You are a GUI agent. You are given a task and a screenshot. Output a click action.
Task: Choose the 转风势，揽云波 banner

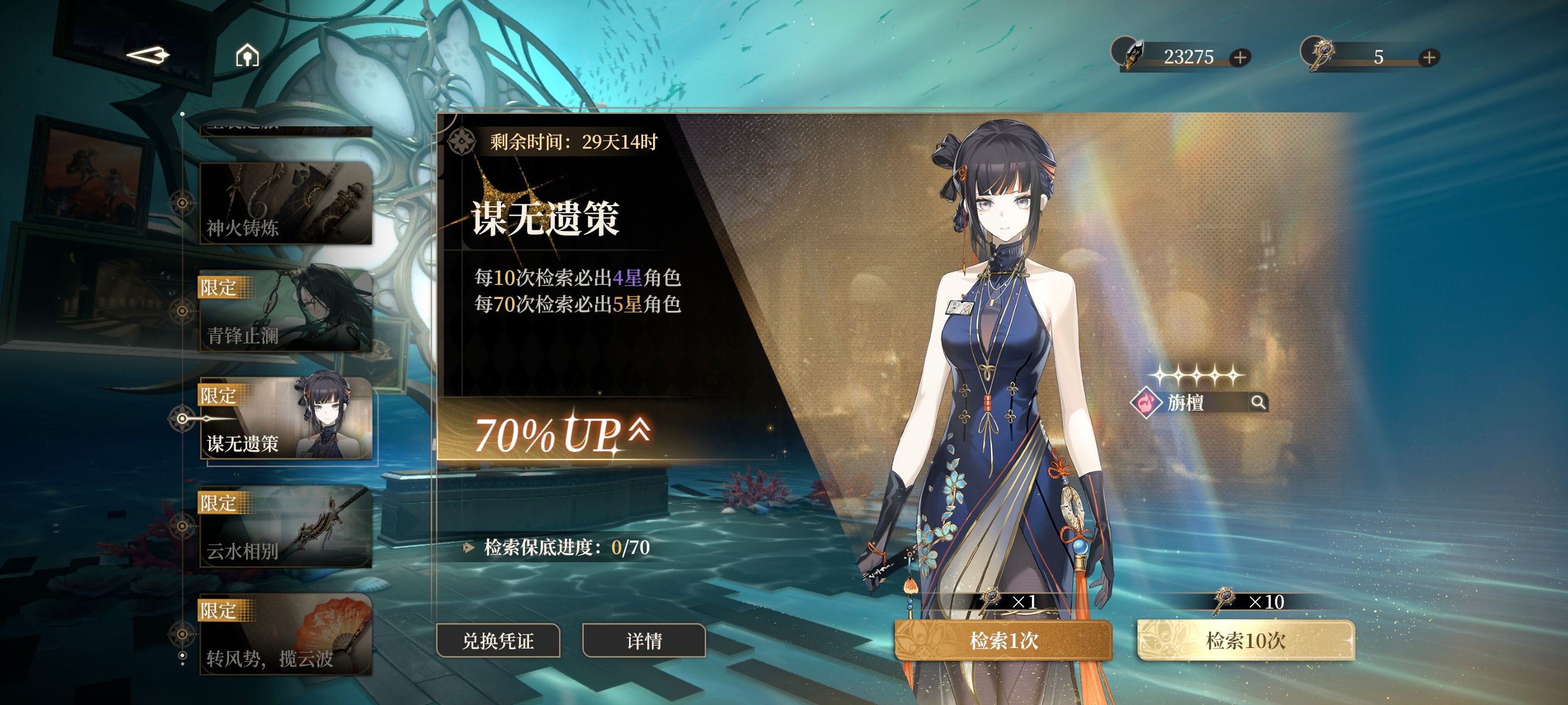click(x=285, y=634)
